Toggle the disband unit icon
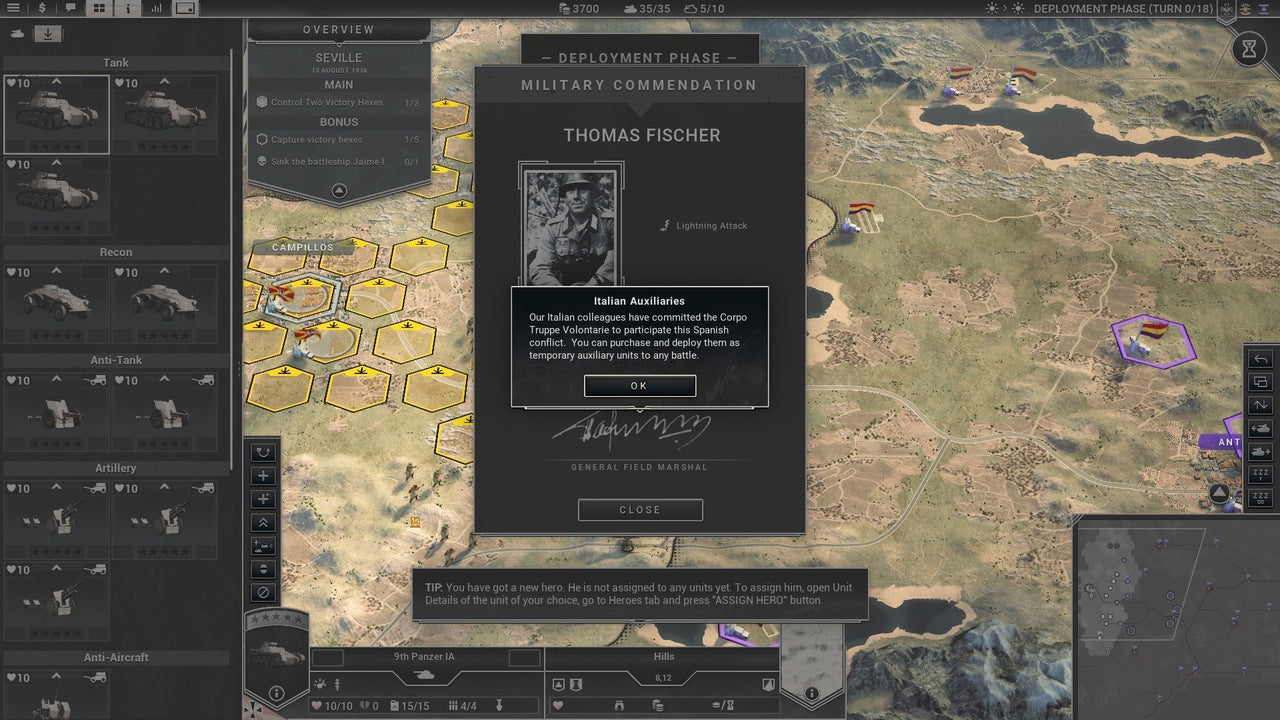Screen dimensions: 1280x720 click(262, 592)
